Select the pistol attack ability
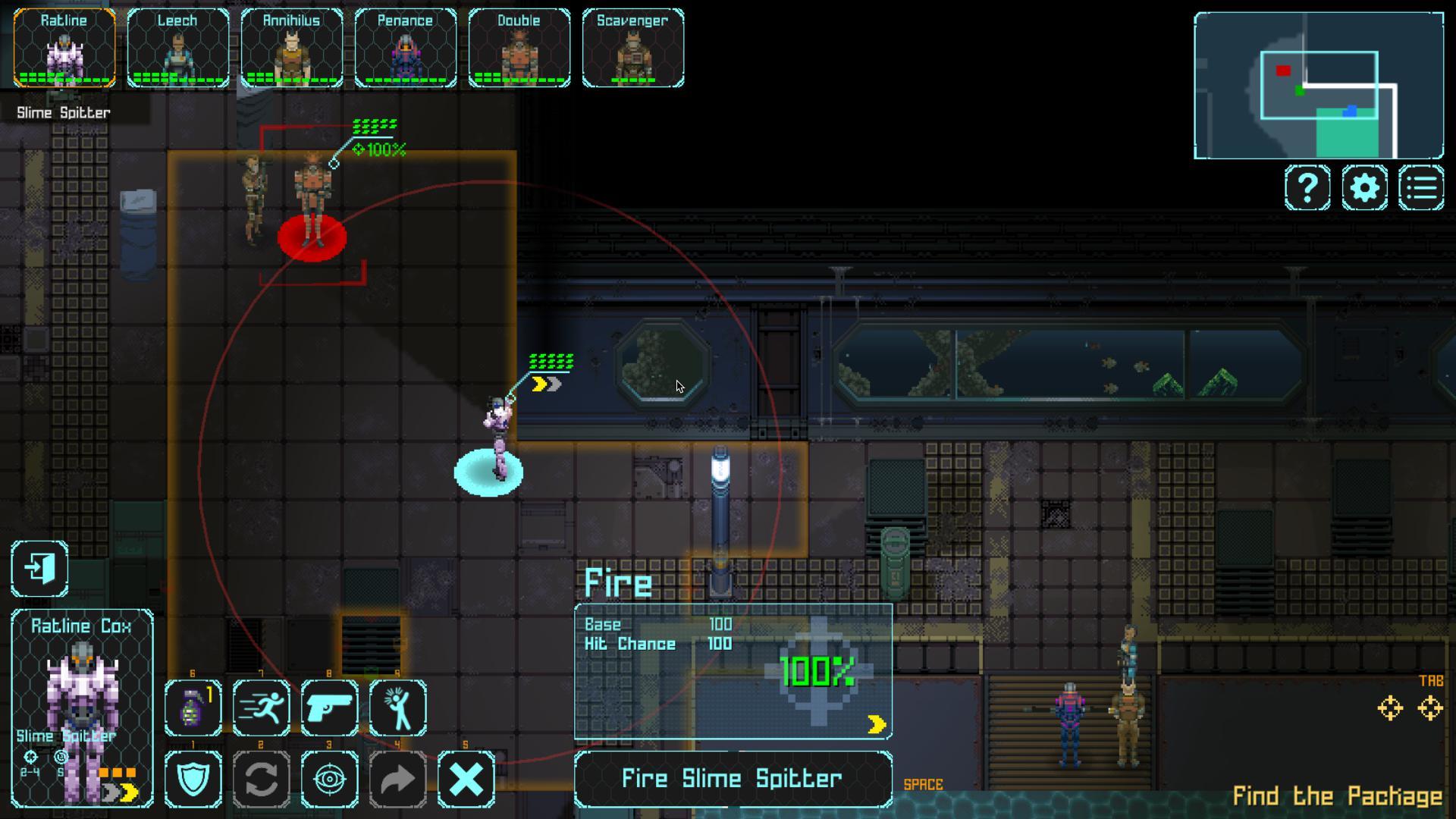Screen dimensions: 1456x819 pyautogui.click(x=329, y=709)
